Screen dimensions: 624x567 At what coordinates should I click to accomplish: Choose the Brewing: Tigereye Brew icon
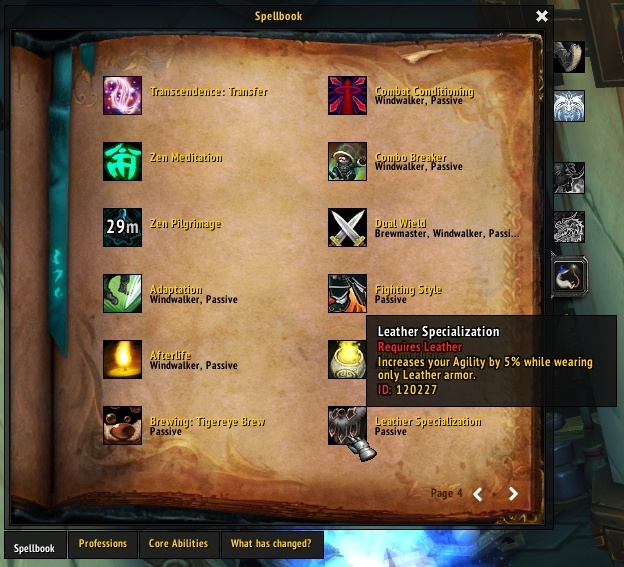tap(122, 425)
